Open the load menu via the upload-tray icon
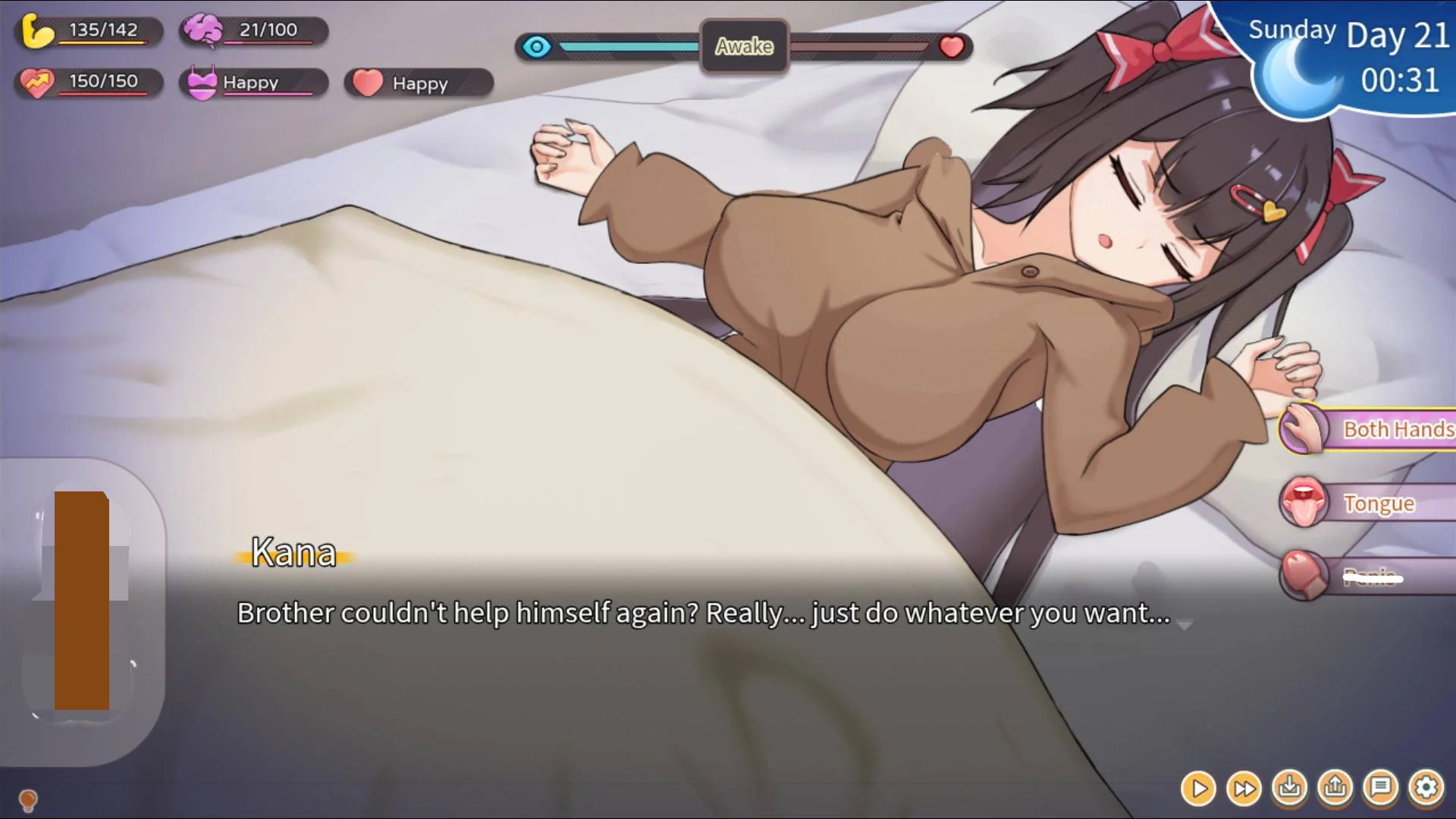The image size is (1456, 819). [x=1335, y=789]
